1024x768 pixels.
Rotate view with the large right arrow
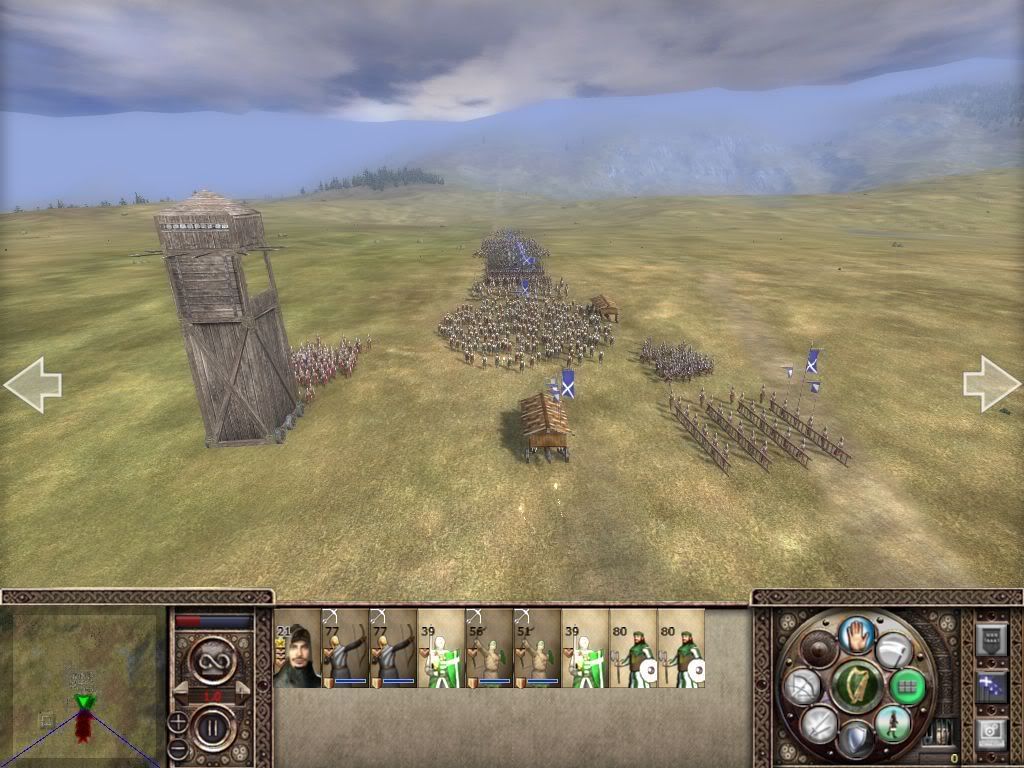991,383
